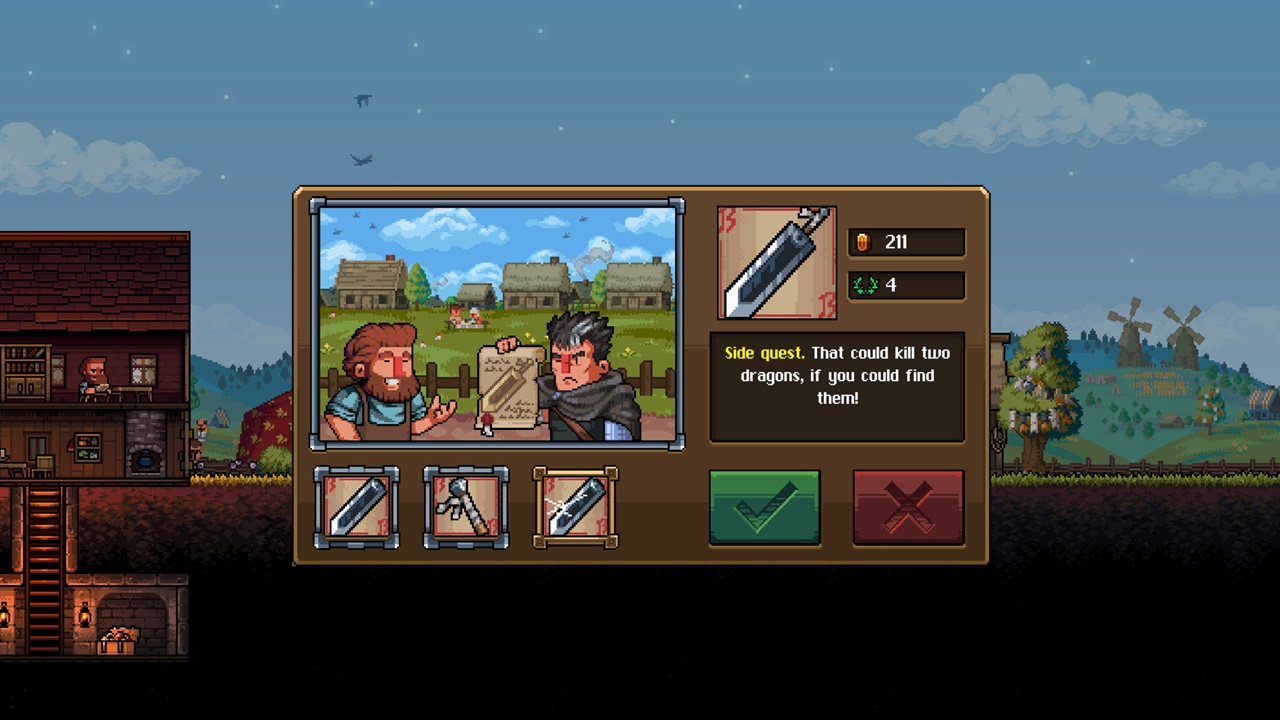Click the gold counter showing 211
This screenshot has width=1280, height=720.
click(906, 242)
